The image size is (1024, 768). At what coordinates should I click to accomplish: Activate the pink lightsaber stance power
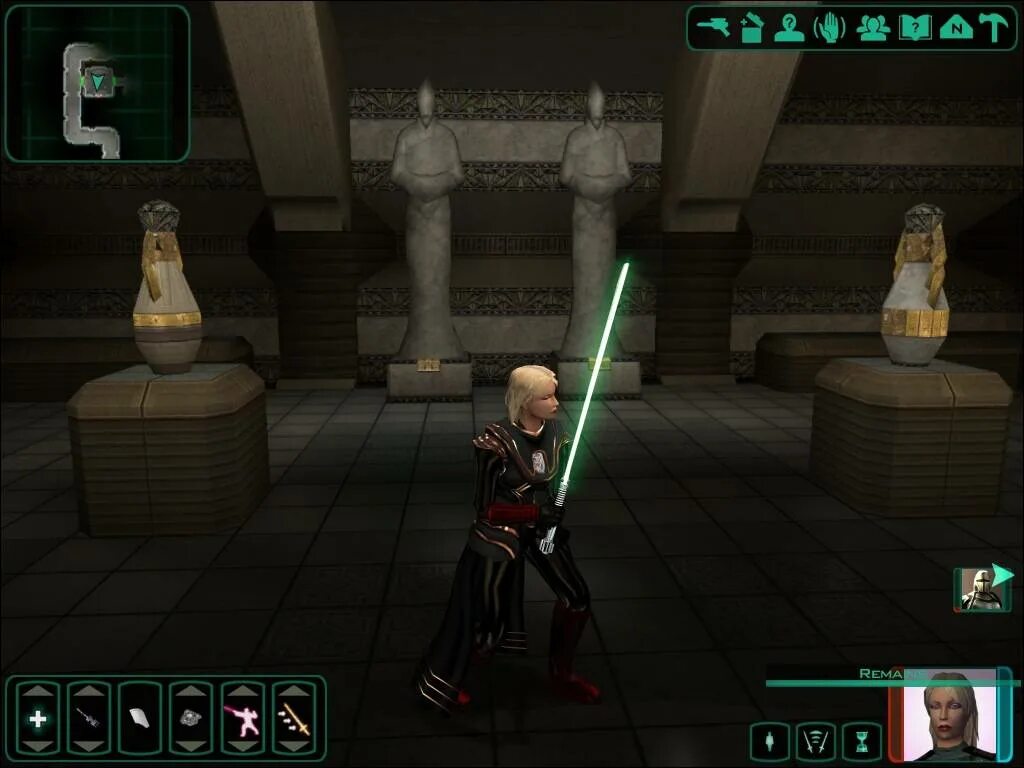(242, 717)
